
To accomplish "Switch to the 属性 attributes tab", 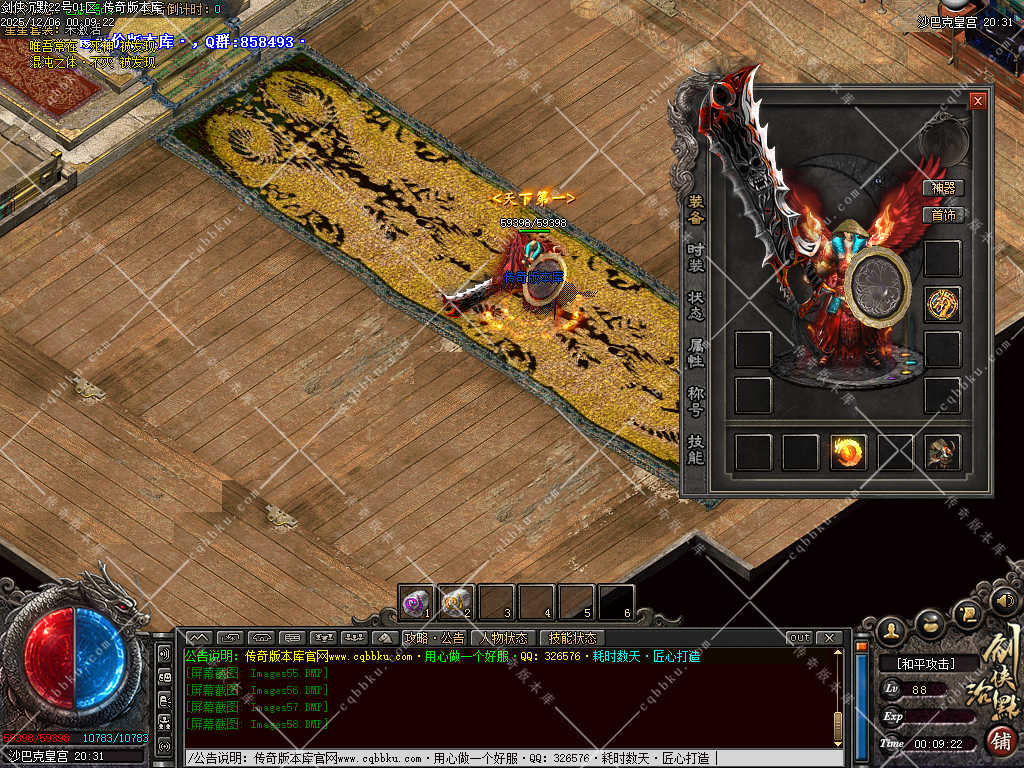I will (696, 352).
